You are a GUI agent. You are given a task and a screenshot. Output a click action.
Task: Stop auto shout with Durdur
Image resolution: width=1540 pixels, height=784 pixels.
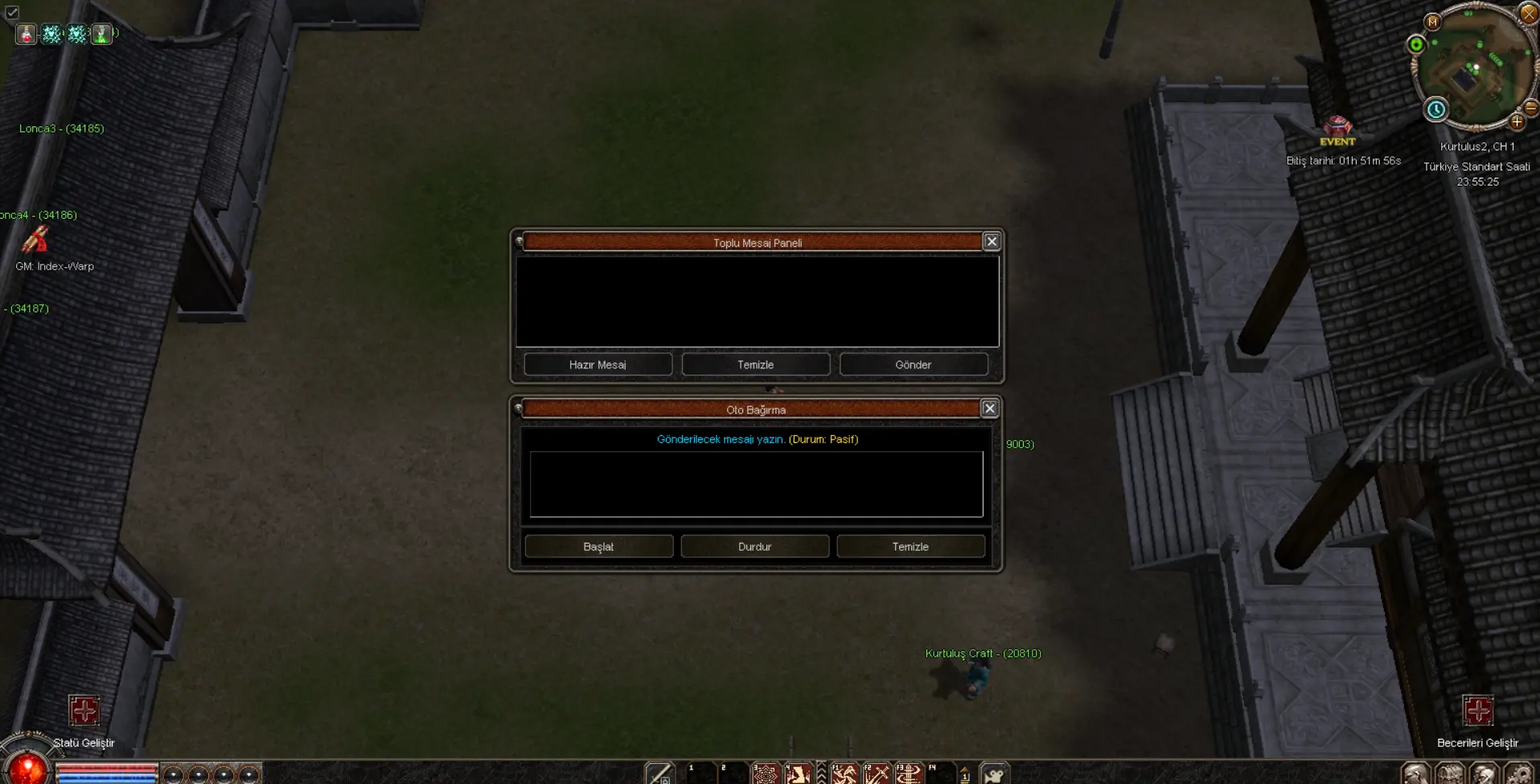[754, 547]
